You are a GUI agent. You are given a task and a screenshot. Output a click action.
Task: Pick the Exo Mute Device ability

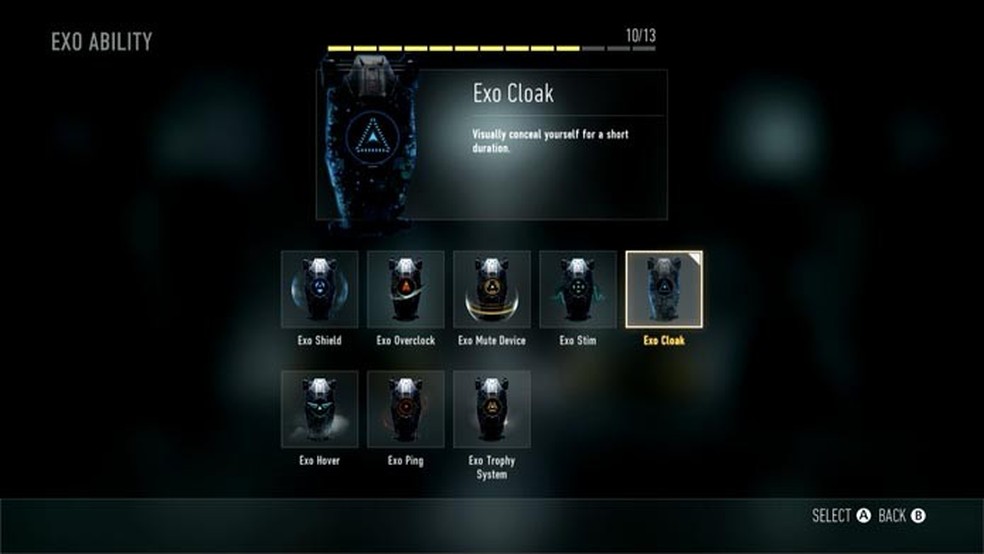(492, 290)
